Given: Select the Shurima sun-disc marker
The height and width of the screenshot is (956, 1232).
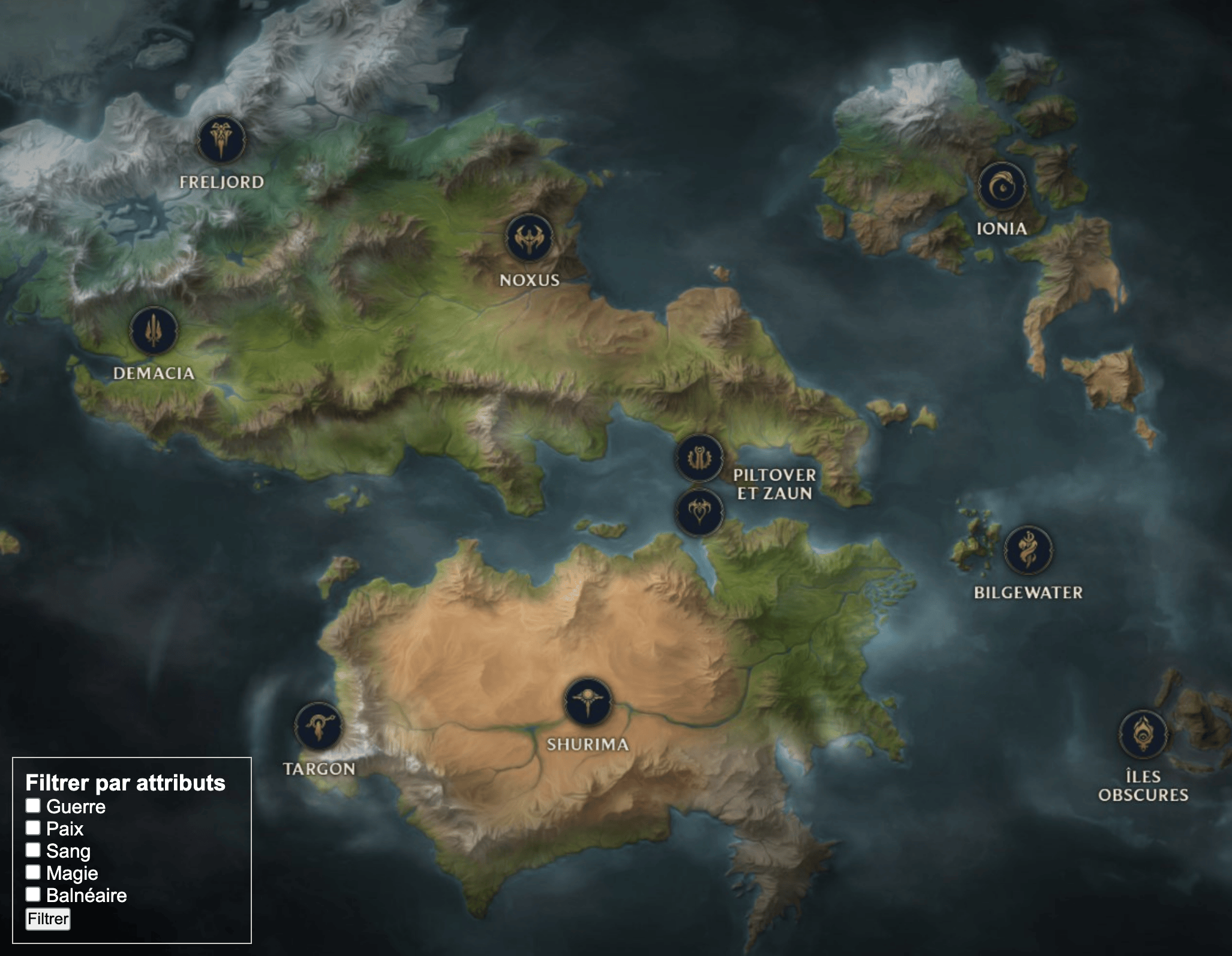Looking at the screenshot, I should [x=588, y=702].
